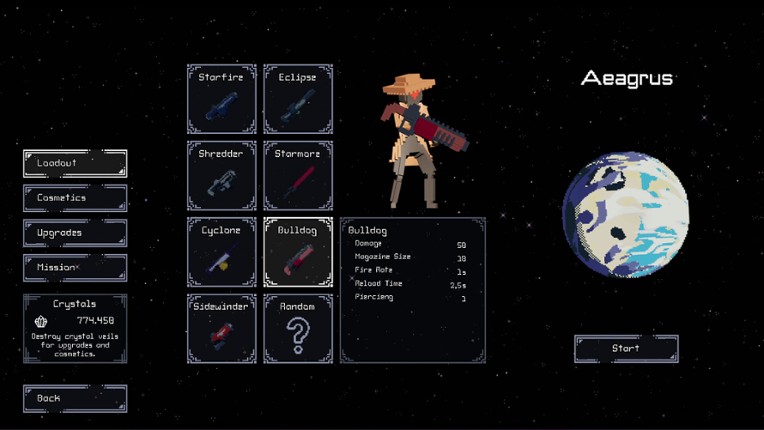
Task: Equip the Shredder weapon
Action: [x=222, y=176]
